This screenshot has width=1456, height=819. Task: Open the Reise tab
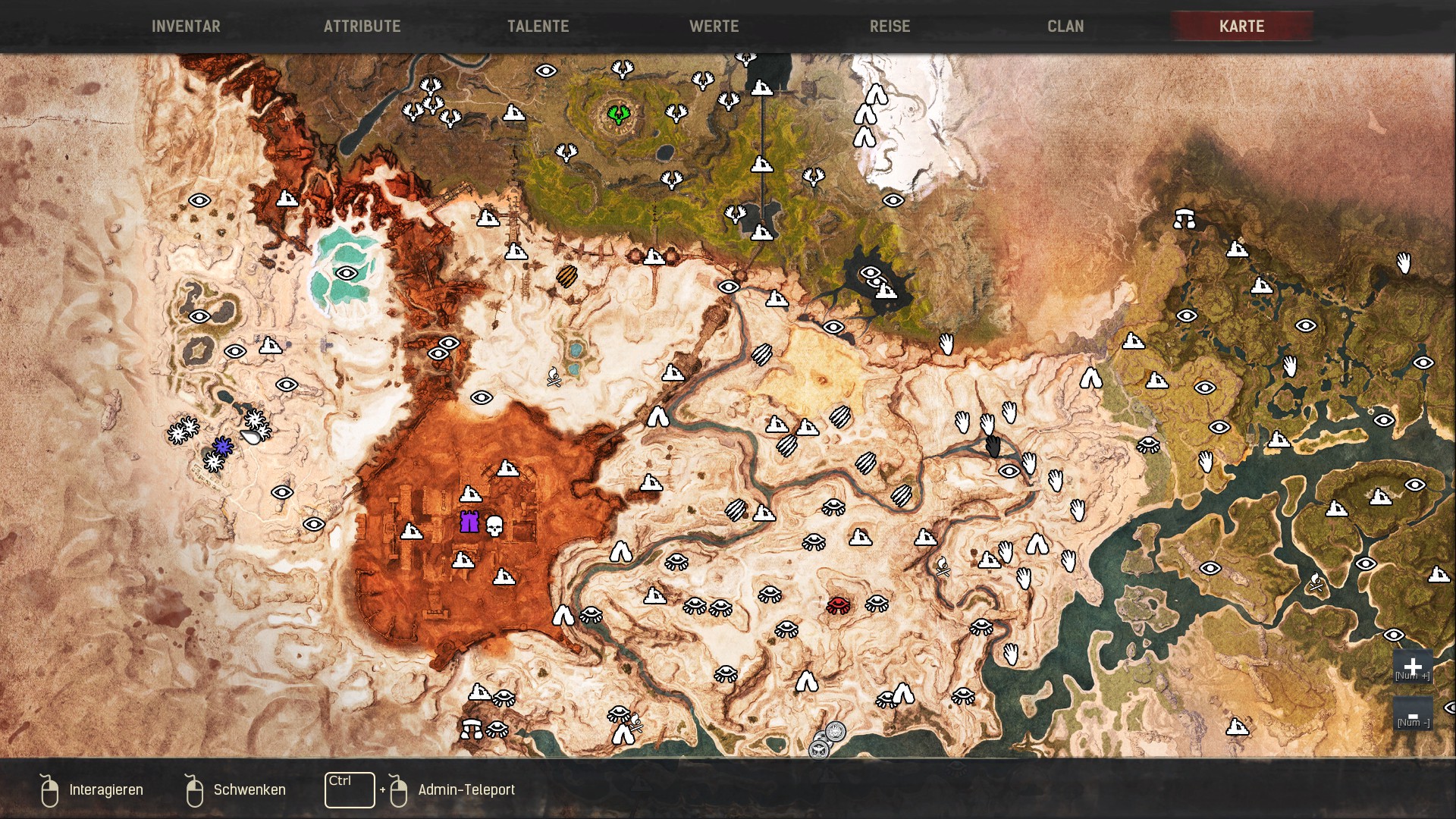(x=890, y=27)
